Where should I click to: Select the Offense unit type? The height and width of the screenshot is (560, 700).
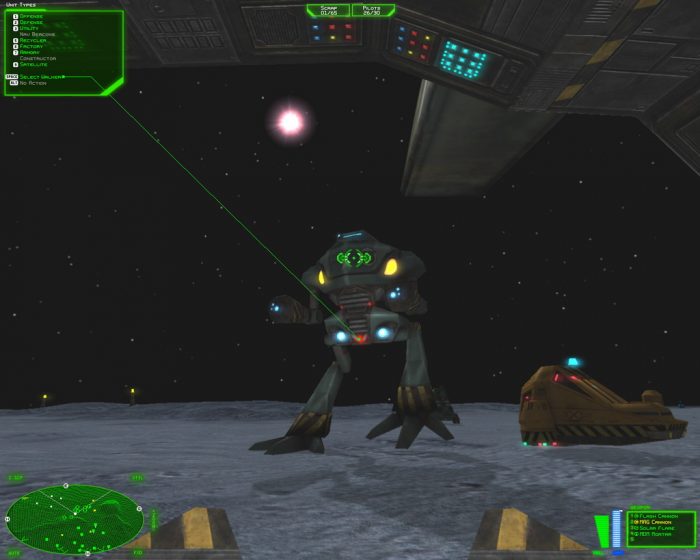click(x=30, y=17)
